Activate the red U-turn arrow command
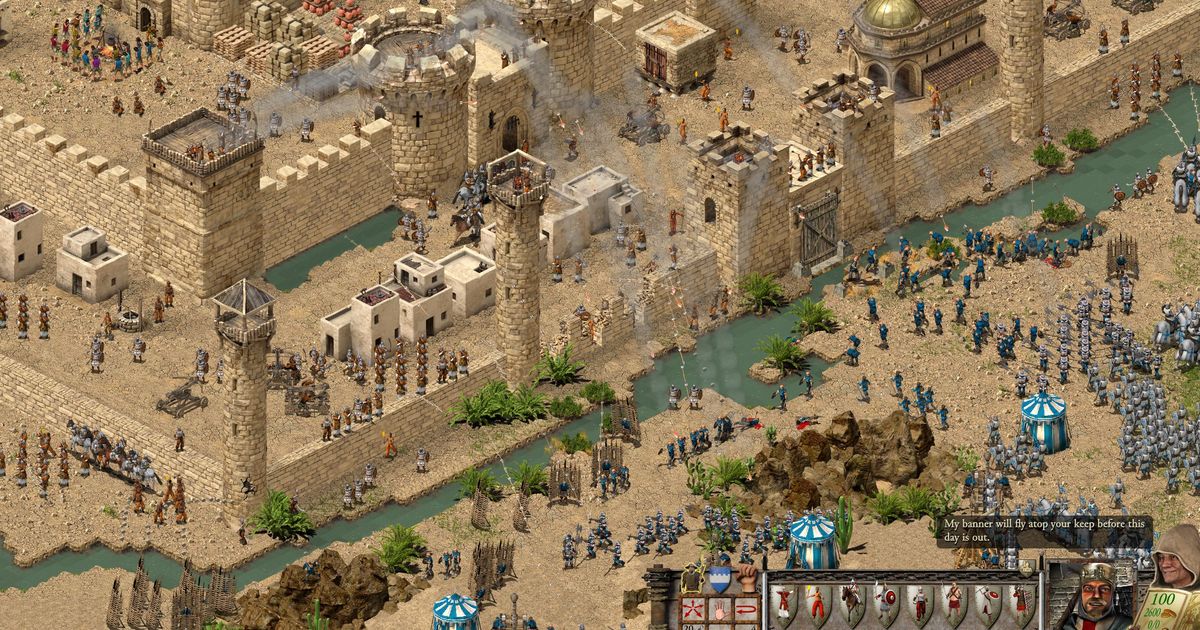Image resolution: width=1200 pixels, height=630 pixels. [x=744, y=608]
